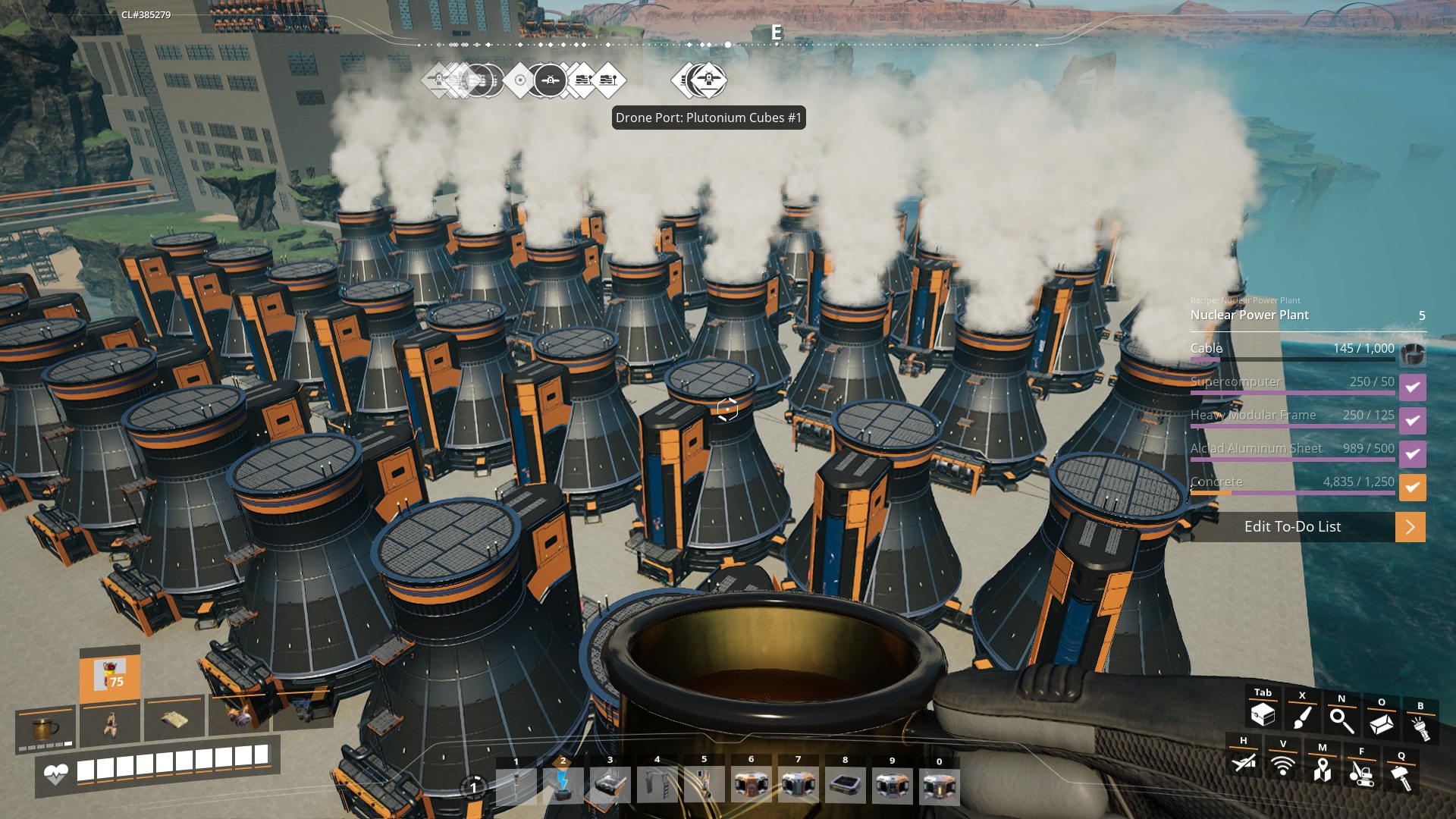Open quick search magnifying glass icon
Viewport: 1456px width, 819px height.
1341,721
